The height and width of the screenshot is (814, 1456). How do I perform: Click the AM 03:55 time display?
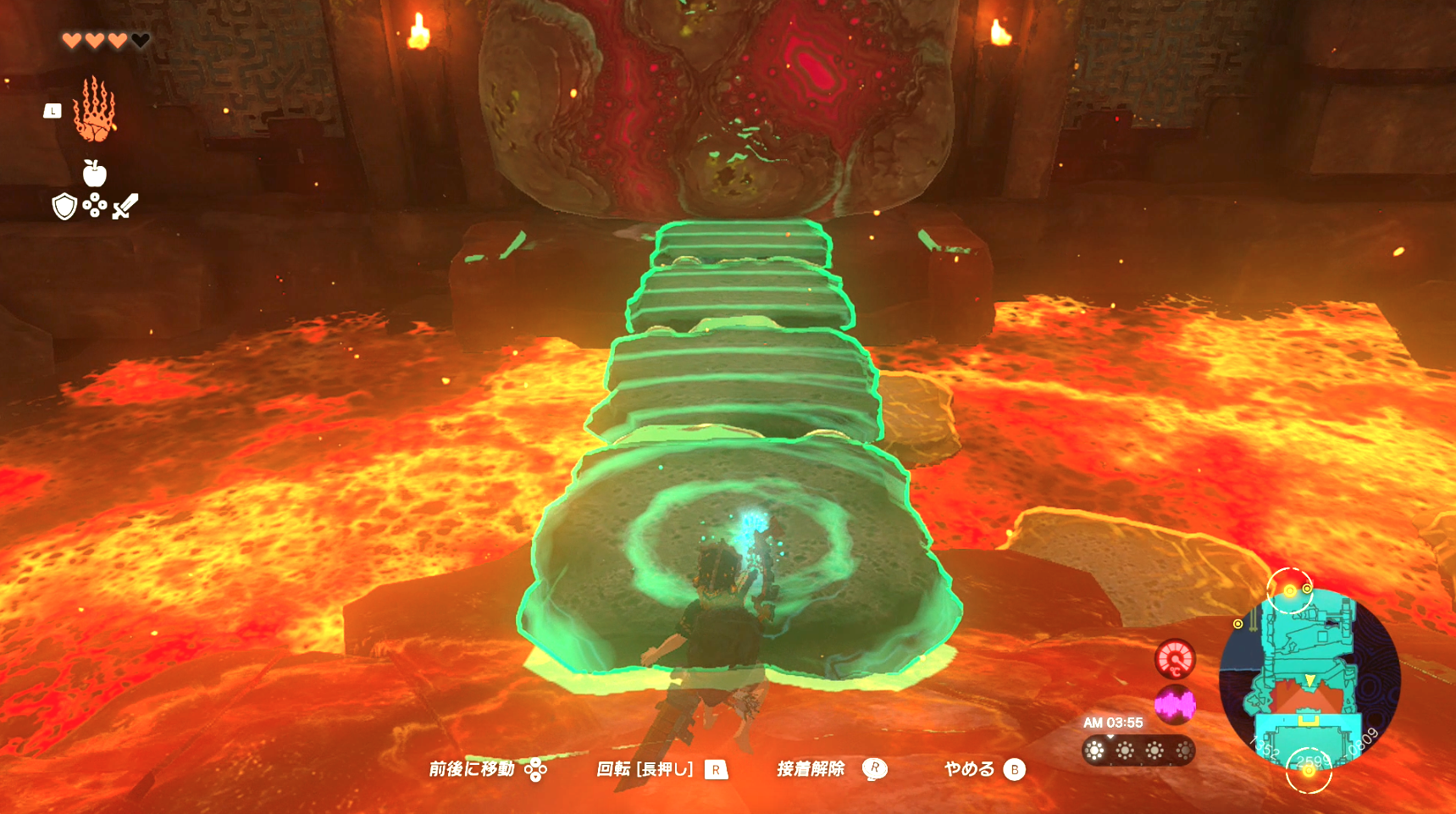click(1114, 723)
